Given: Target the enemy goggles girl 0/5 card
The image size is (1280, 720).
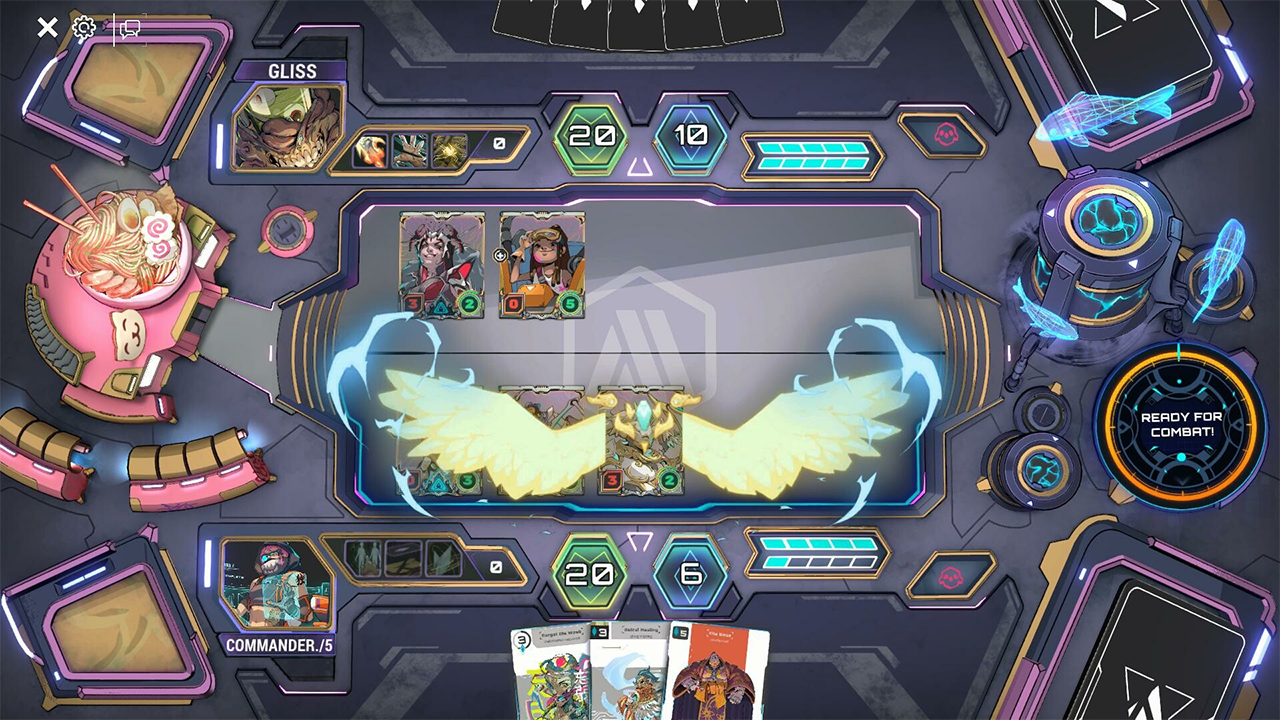Looking at the screenshot, I should coord(542,265).
